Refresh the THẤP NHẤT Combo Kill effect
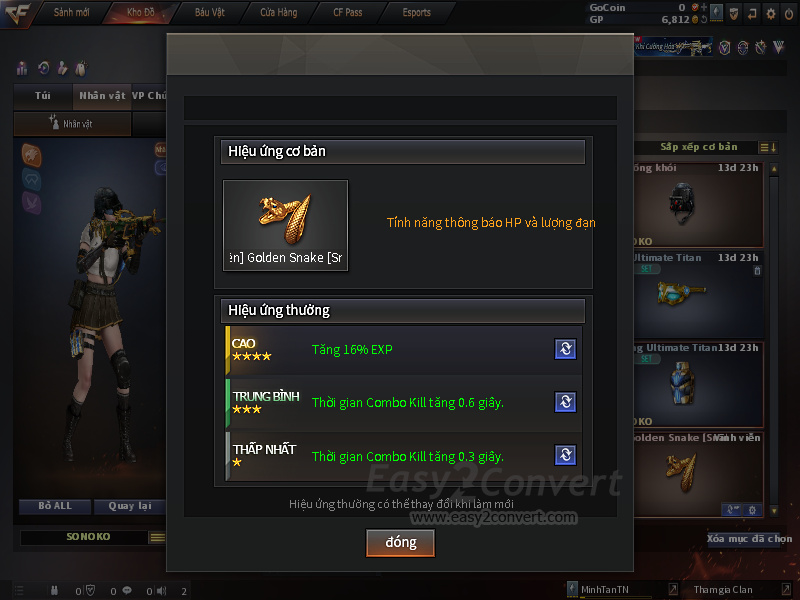The height and width of the screenshot is (600, 800). (x=565, y=455)
